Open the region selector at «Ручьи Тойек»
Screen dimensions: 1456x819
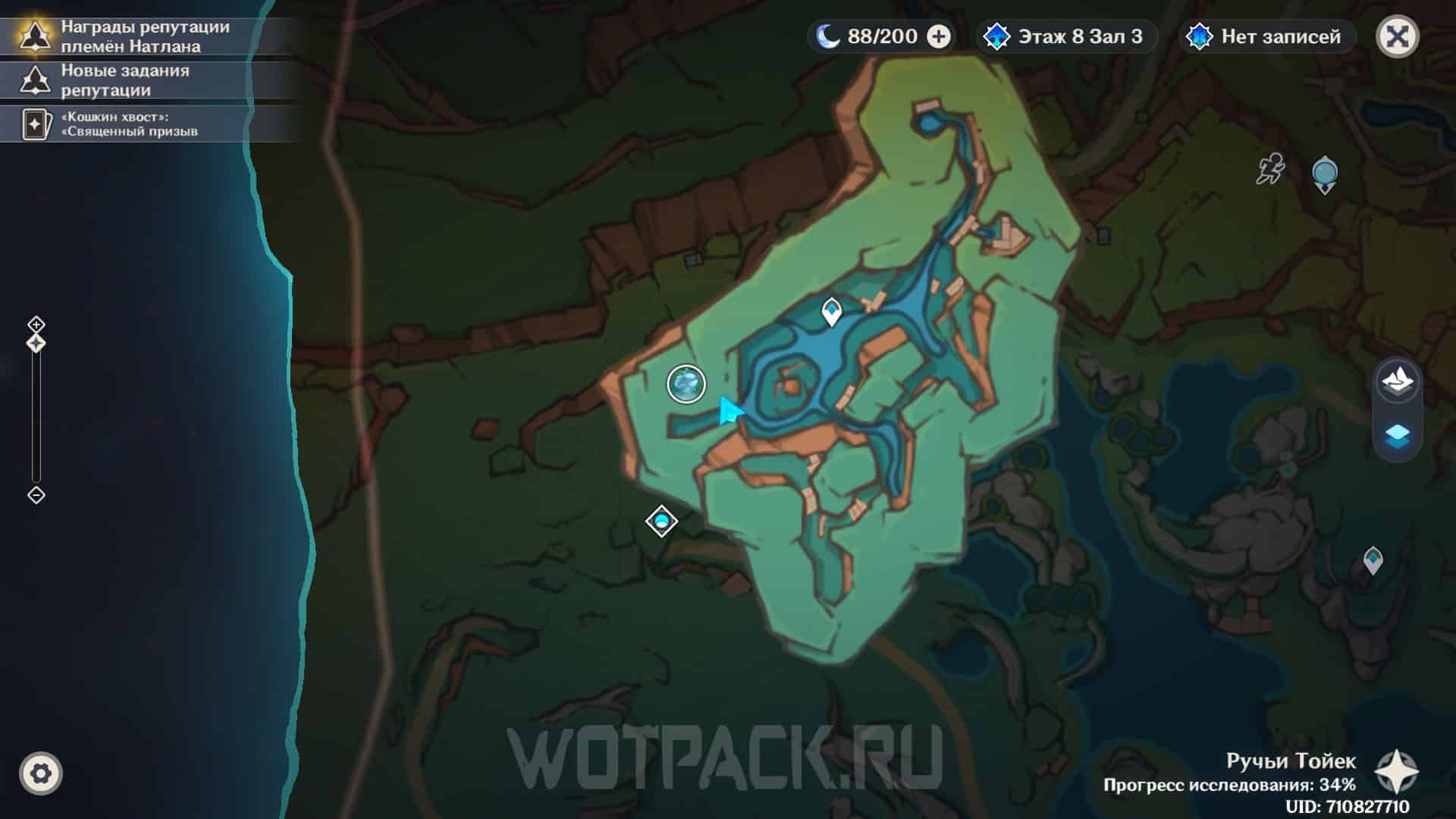pos(1397,772)
